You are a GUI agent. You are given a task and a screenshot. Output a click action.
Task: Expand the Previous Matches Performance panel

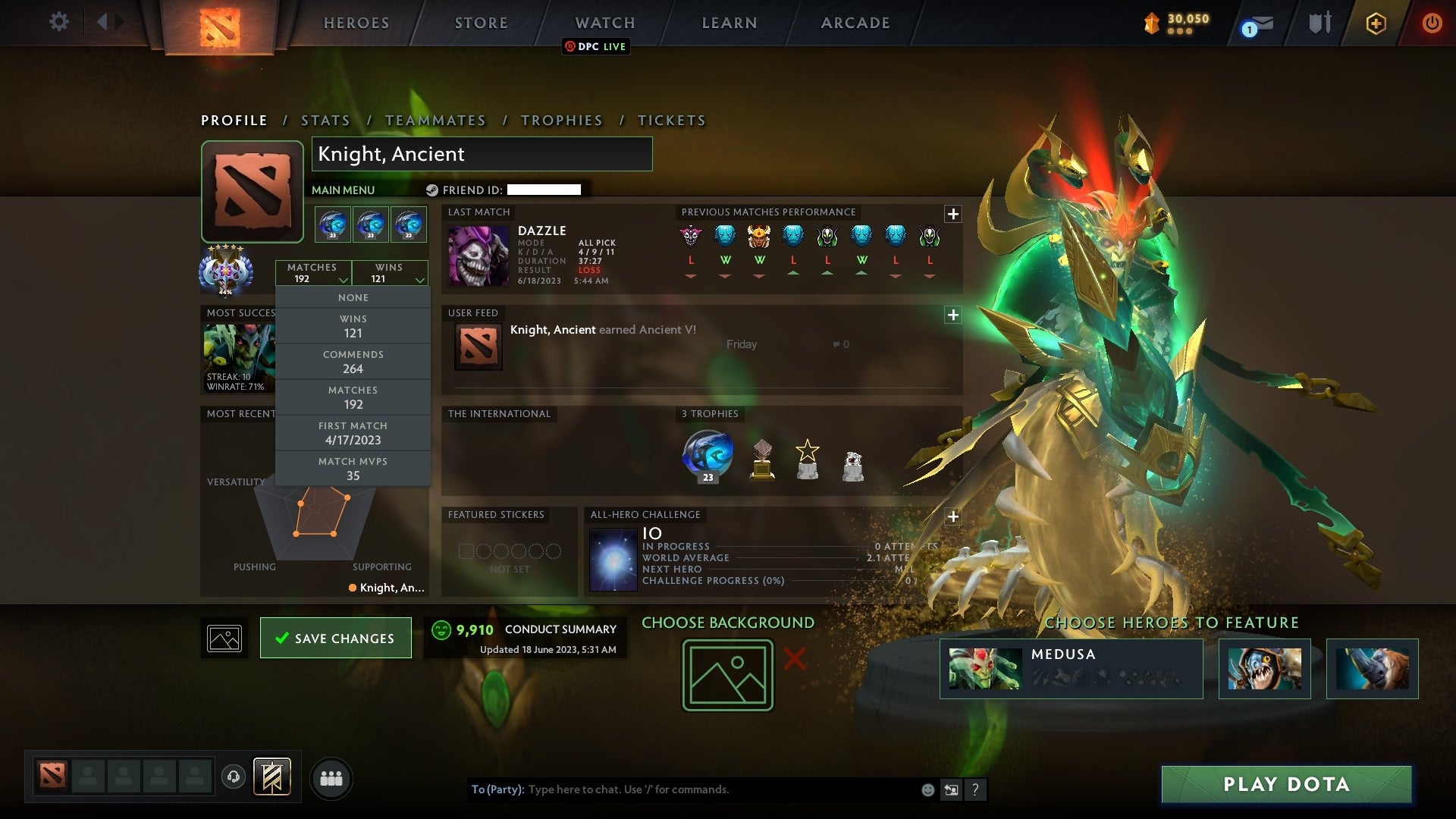pos(952,214)
